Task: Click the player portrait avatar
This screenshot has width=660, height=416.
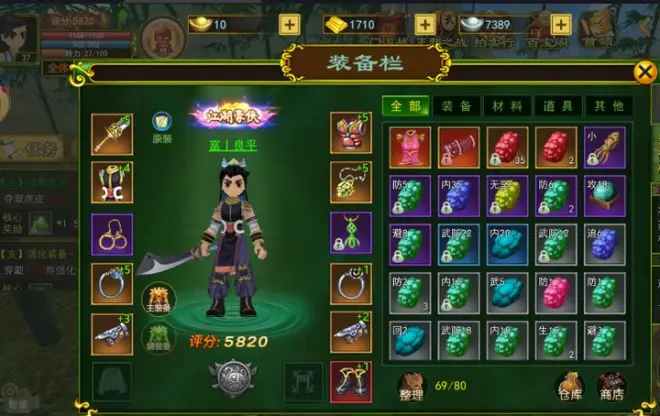Action: tap(20, 32)
